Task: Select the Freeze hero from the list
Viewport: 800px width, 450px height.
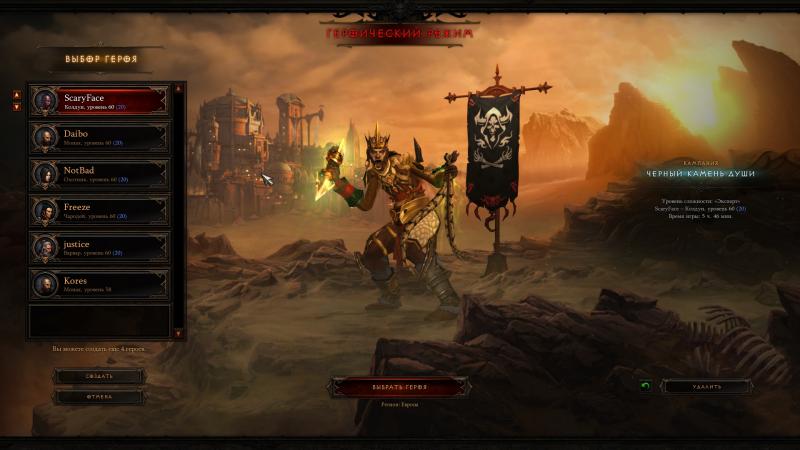Action: tap(99, 211)
